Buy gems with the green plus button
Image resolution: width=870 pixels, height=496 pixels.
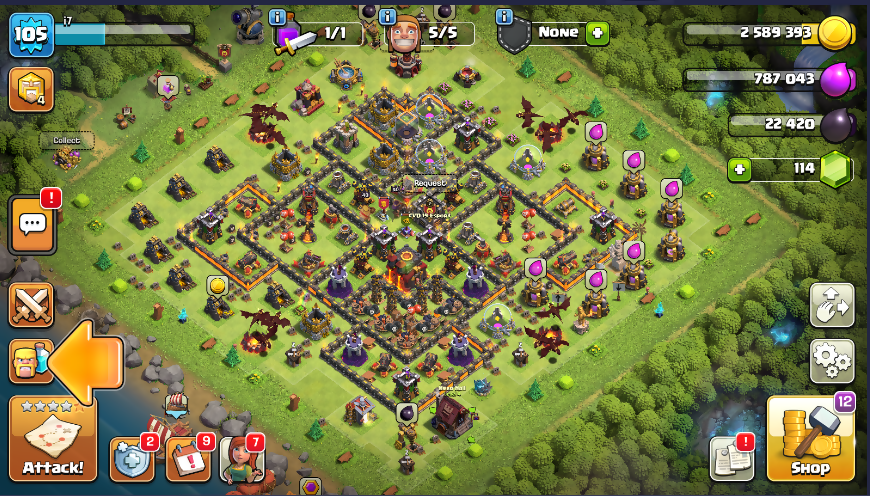pos(739,169)
